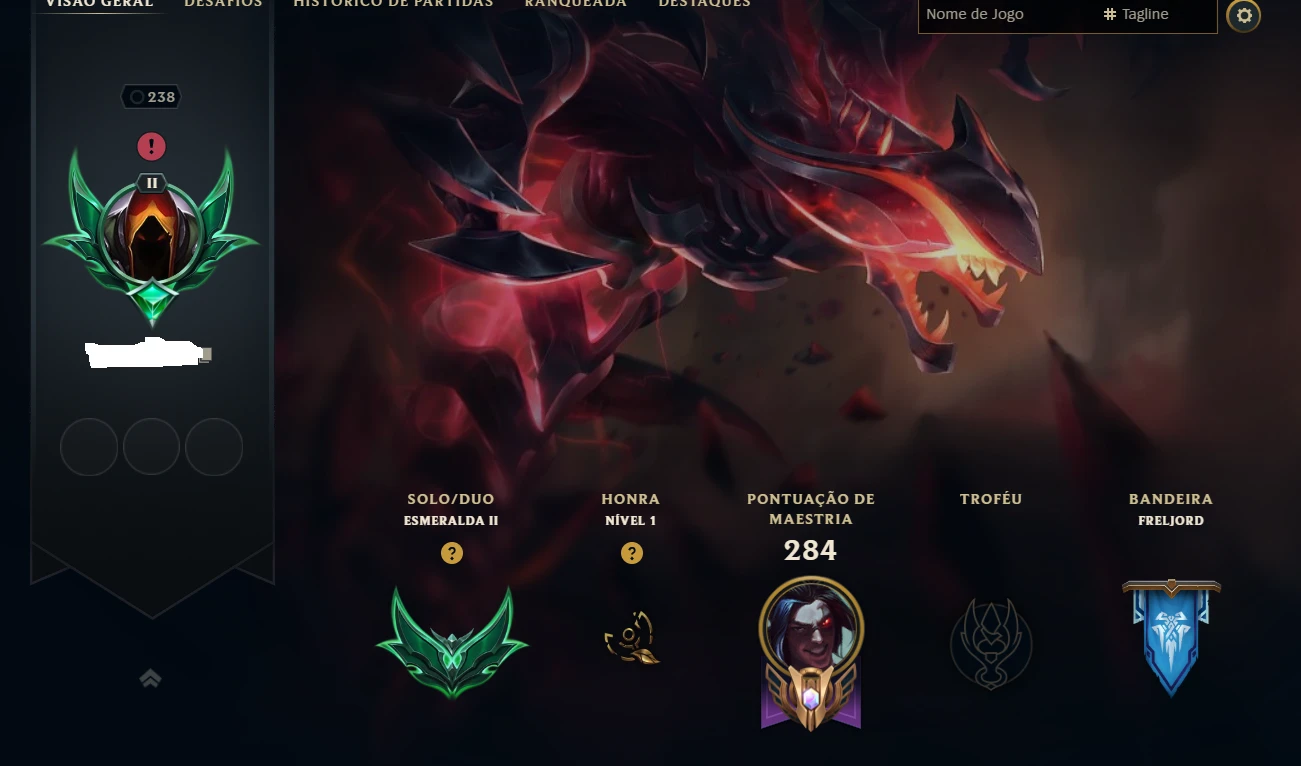
Task: Open the Ranqueada dropdown section
Action: (x=575, y=5)
